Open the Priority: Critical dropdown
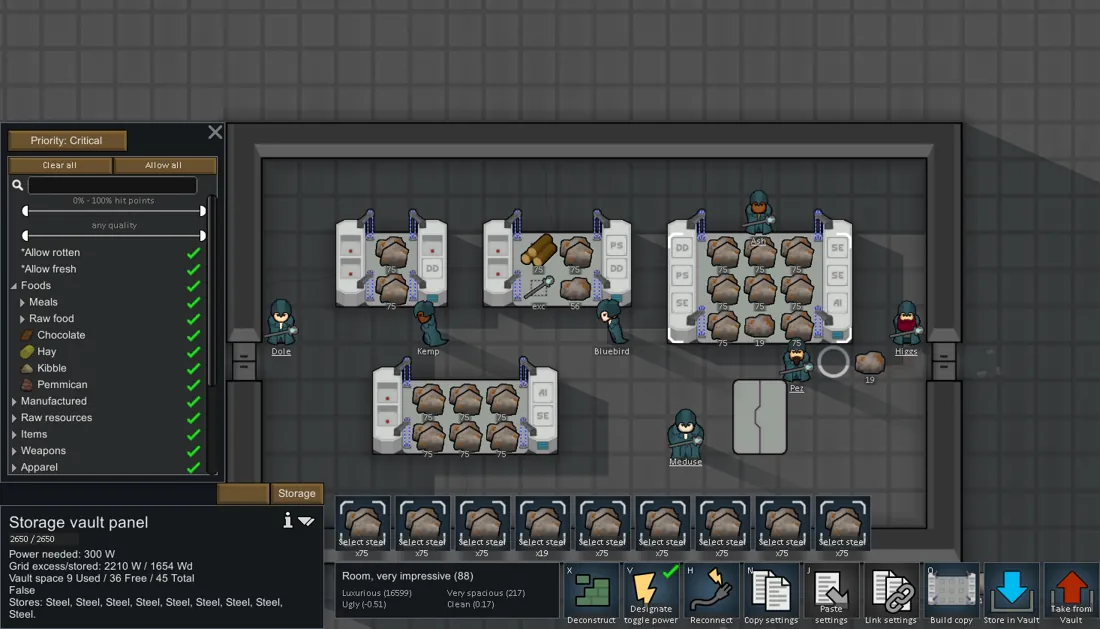1100x629 pixels. pos(67,141)
